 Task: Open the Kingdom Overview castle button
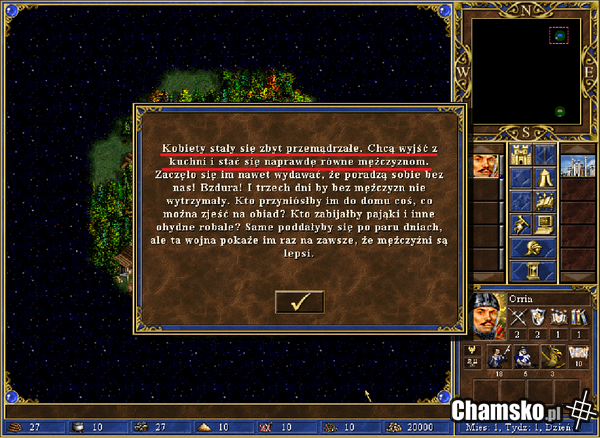520,155
